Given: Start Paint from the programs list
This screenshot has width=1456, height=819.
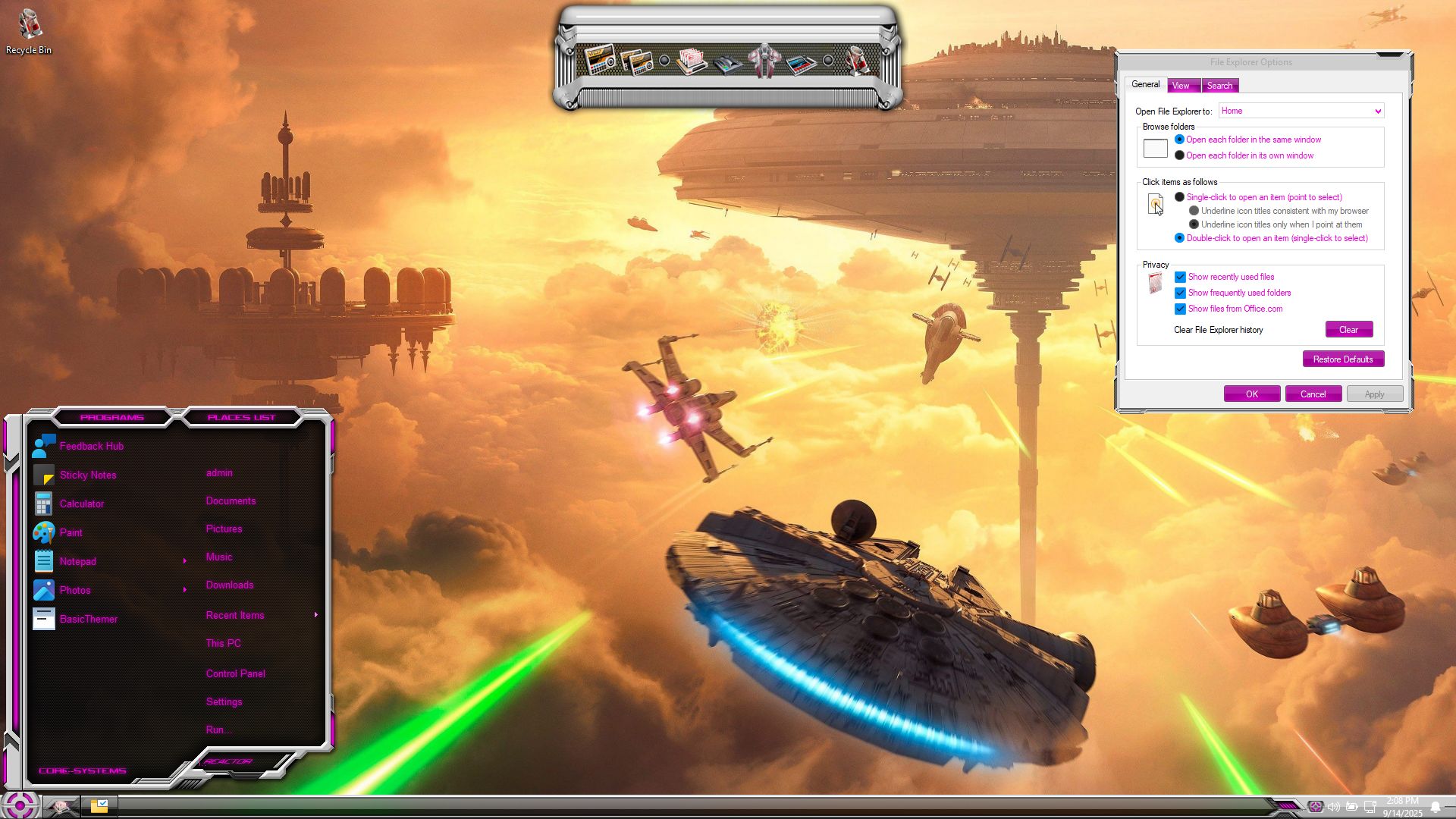Looking at the screenshot, I should point(71,533).
